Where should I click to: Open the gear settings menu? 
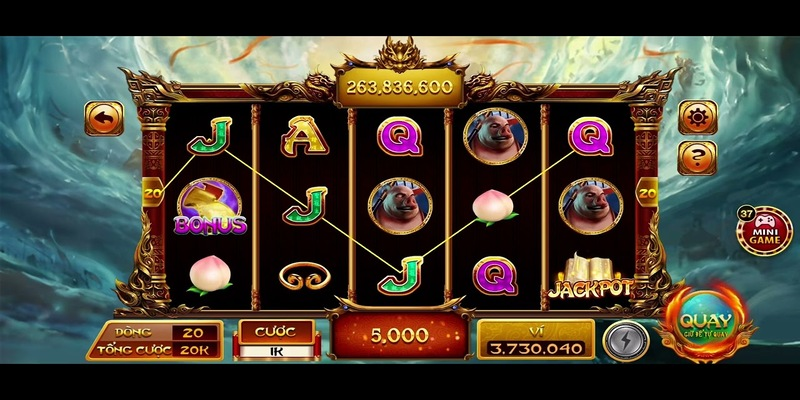pos(697,117)
